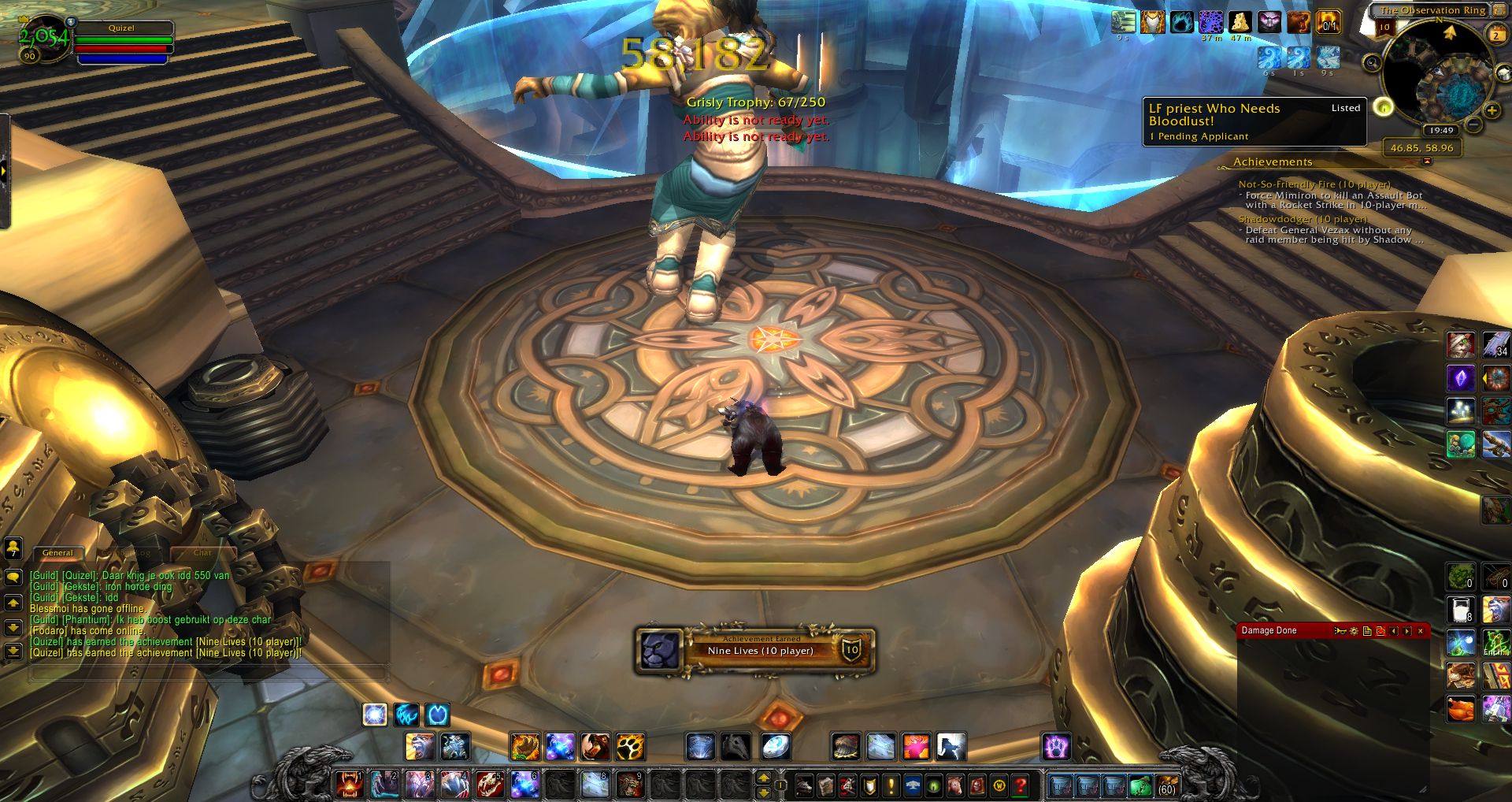Click the Nine Lives achievement earned popup

pos(755,651)
